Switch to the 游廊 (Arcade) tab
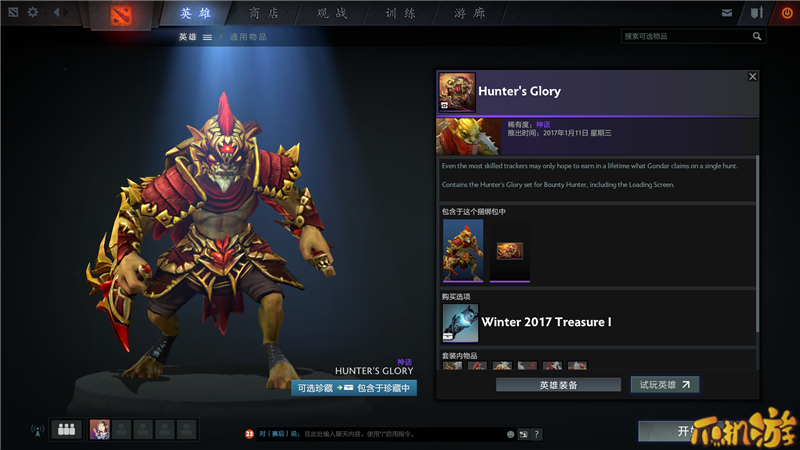This screenshot has height=450, width=800. pos(468,13)
